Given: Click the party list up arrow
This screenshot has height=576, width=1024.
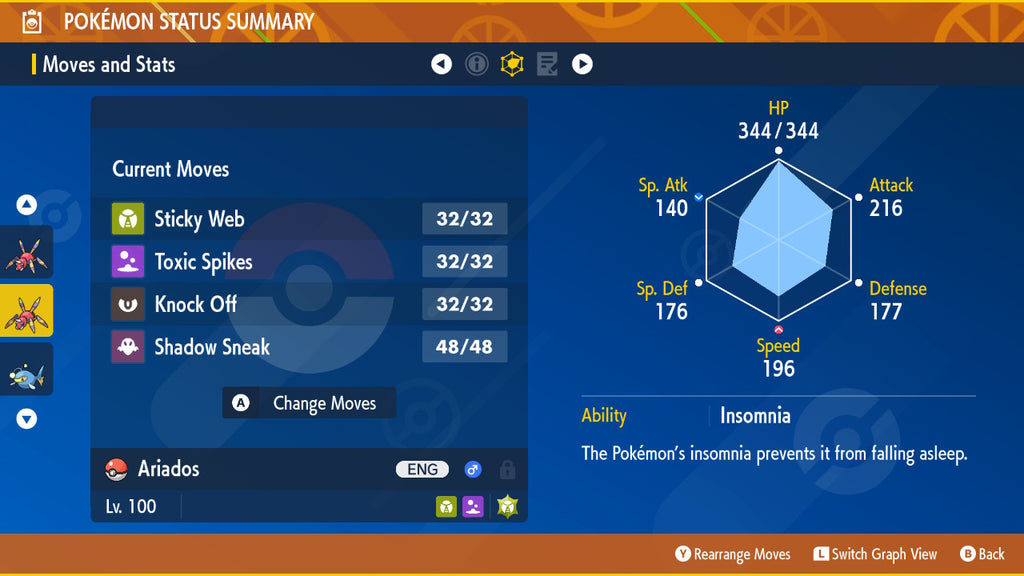Looking at the screenshot, I should point(27,206).
